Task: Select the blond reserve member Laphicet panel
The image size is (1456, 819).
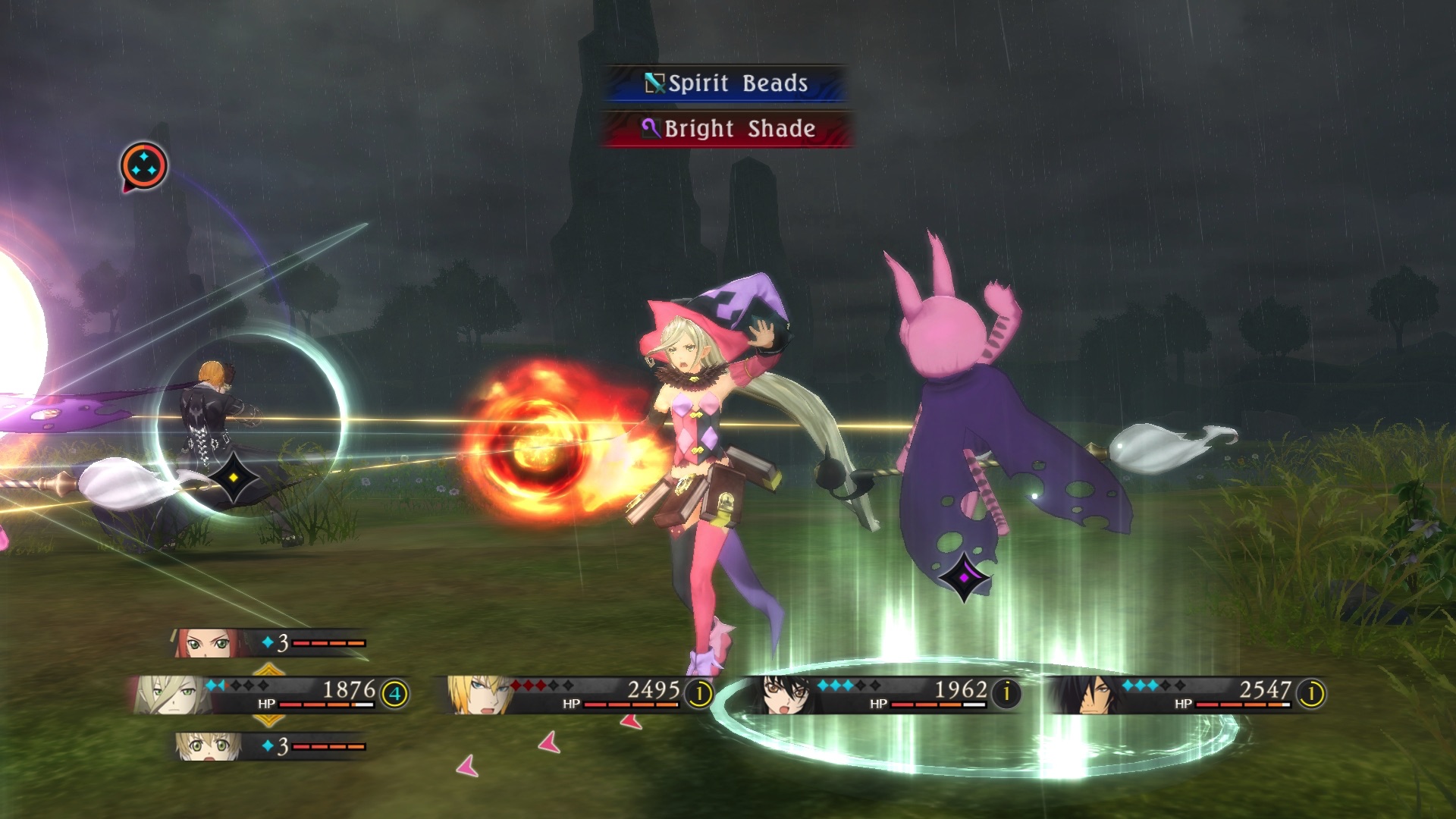Action: (x=269, y=746)
